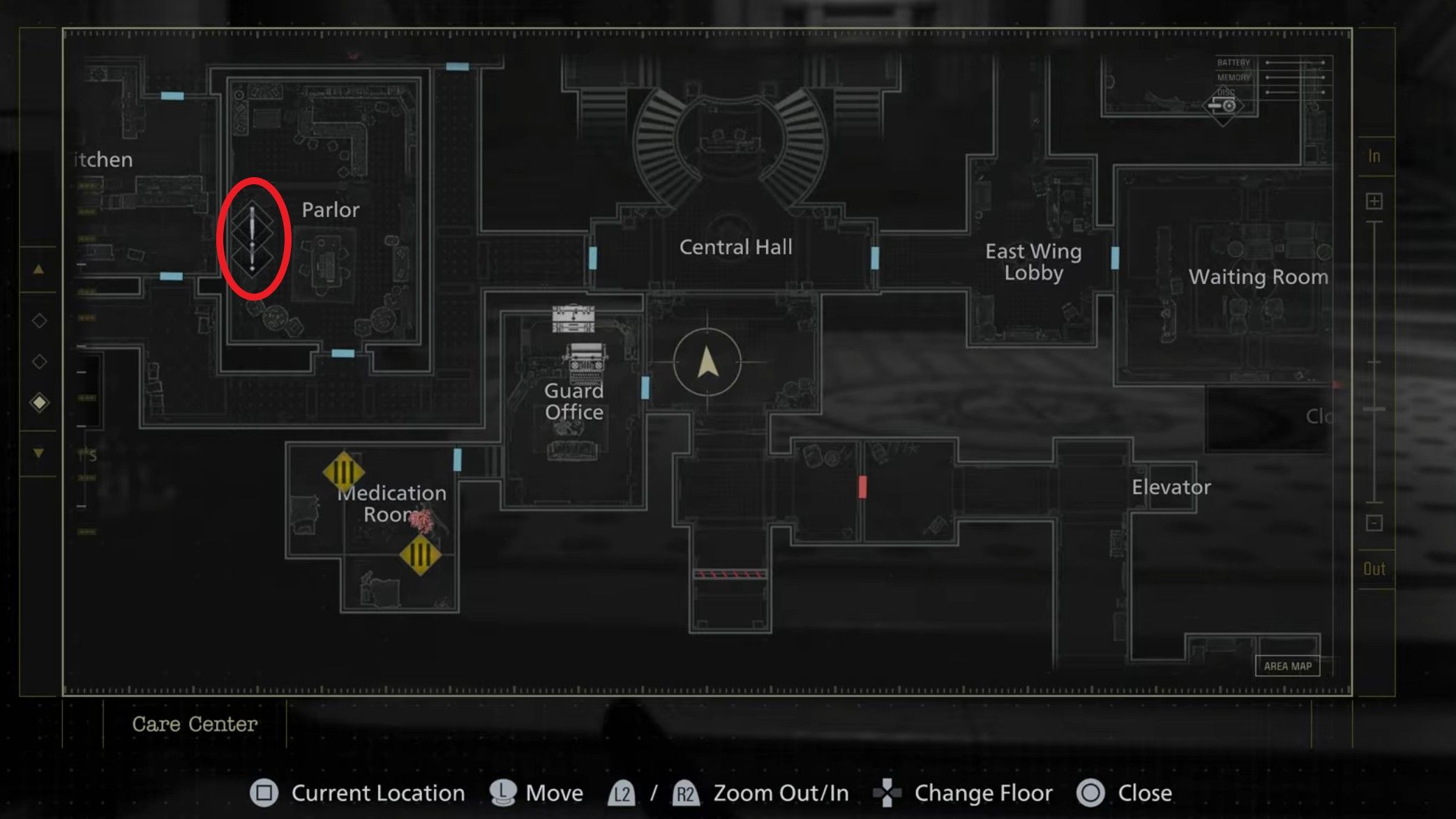Viewport: 1456px width, 819px height.
Task: Select the topmost floor diamond on the left sidebar
Action: pos(39,320)
